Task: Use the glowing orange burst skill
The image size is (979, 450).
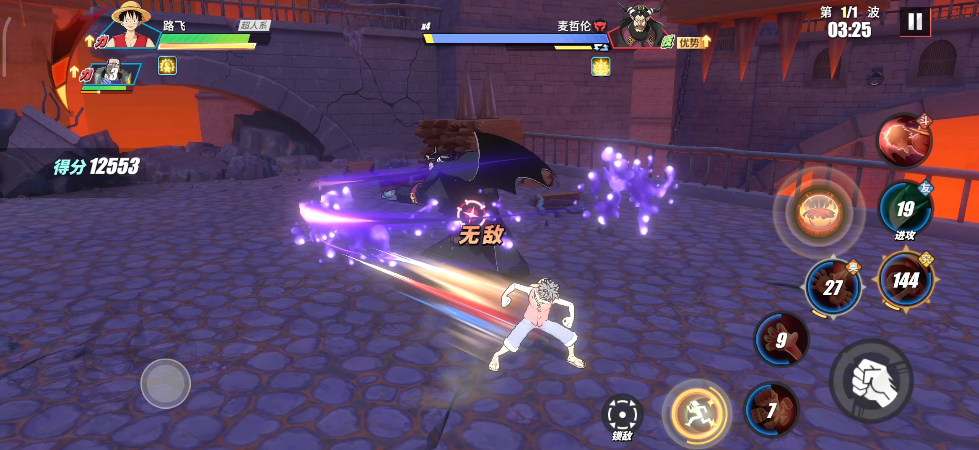Action: pos(818,212)
